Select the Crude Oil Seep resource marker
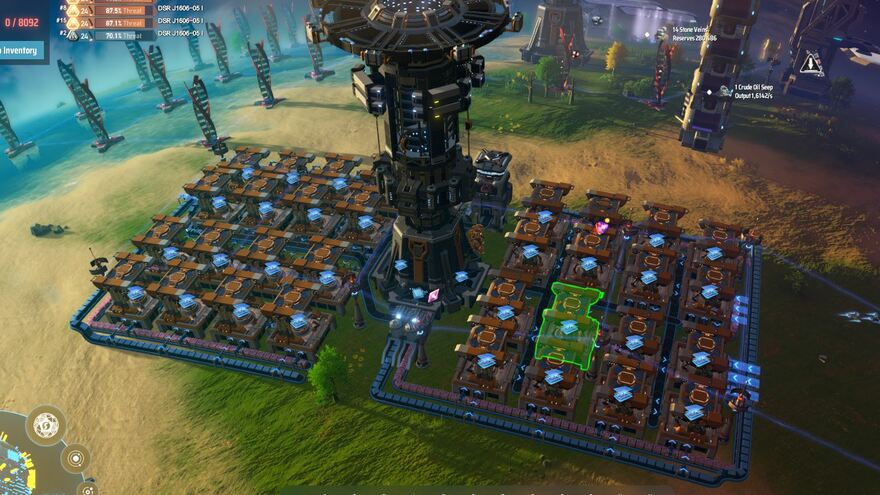Viewport: 880px width, 495px height. tap(724, 90)
